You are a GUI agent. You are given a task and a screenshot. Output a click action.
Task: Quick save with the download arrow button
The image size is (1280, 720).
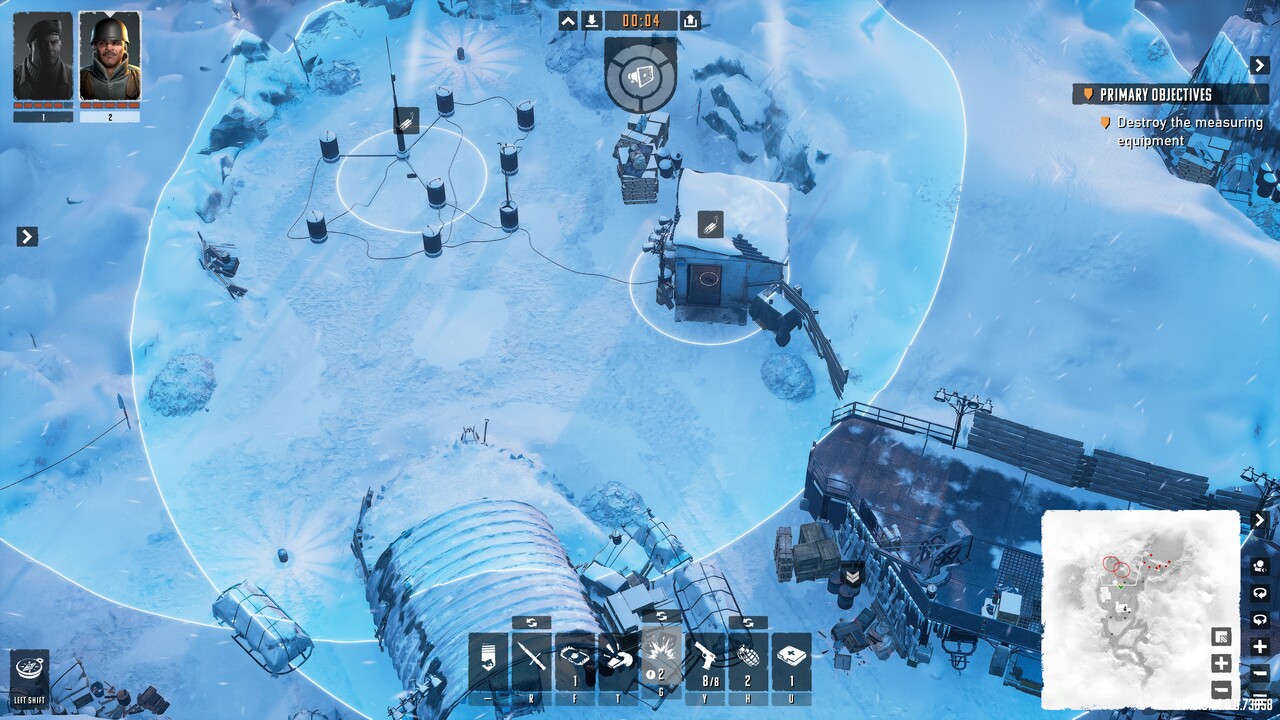[x=592, y=21]
